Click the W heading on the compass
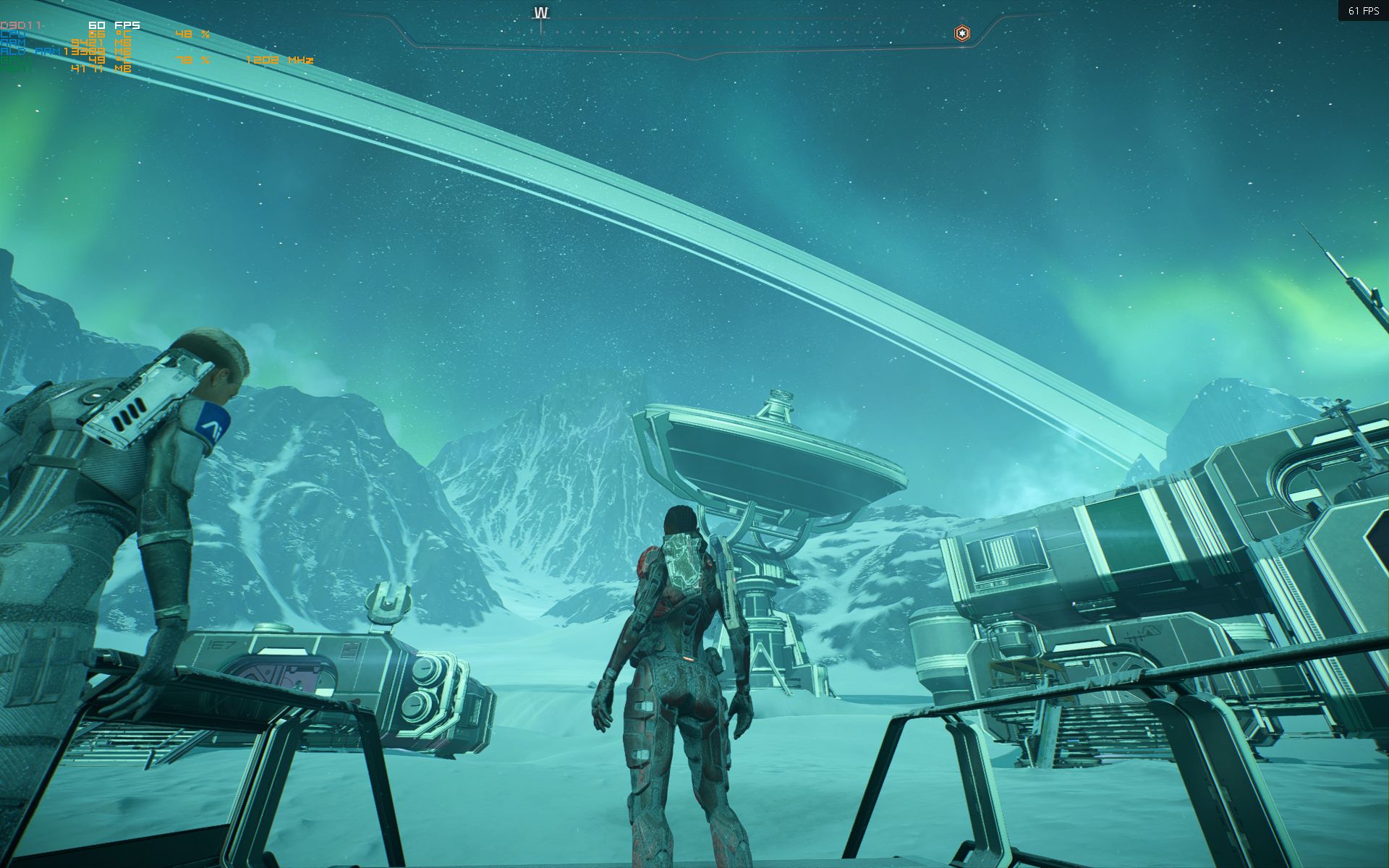1389x868 pixels. [541, 14]
